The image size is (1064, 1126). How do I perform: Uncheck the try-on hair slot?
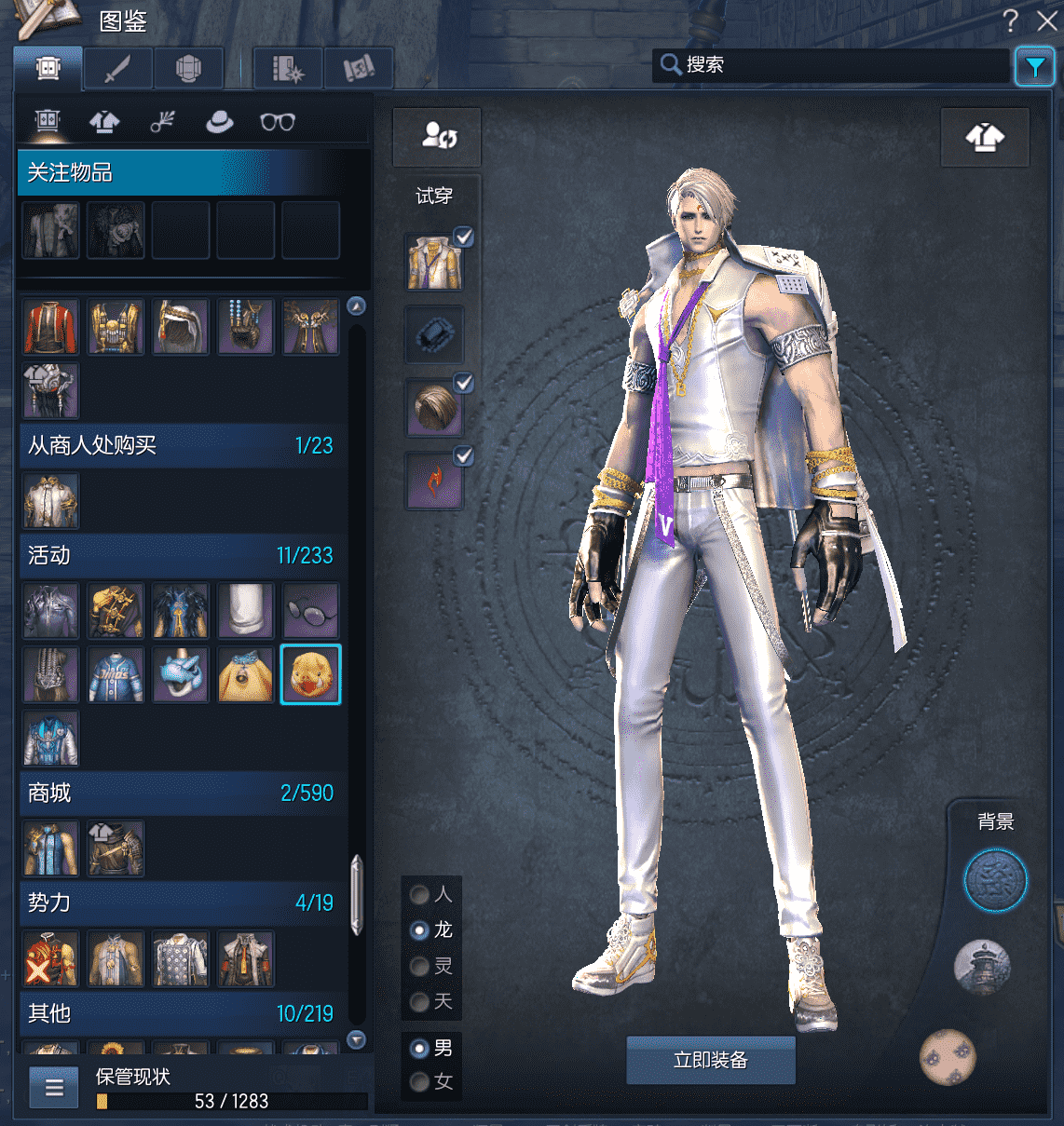(463, 383)
